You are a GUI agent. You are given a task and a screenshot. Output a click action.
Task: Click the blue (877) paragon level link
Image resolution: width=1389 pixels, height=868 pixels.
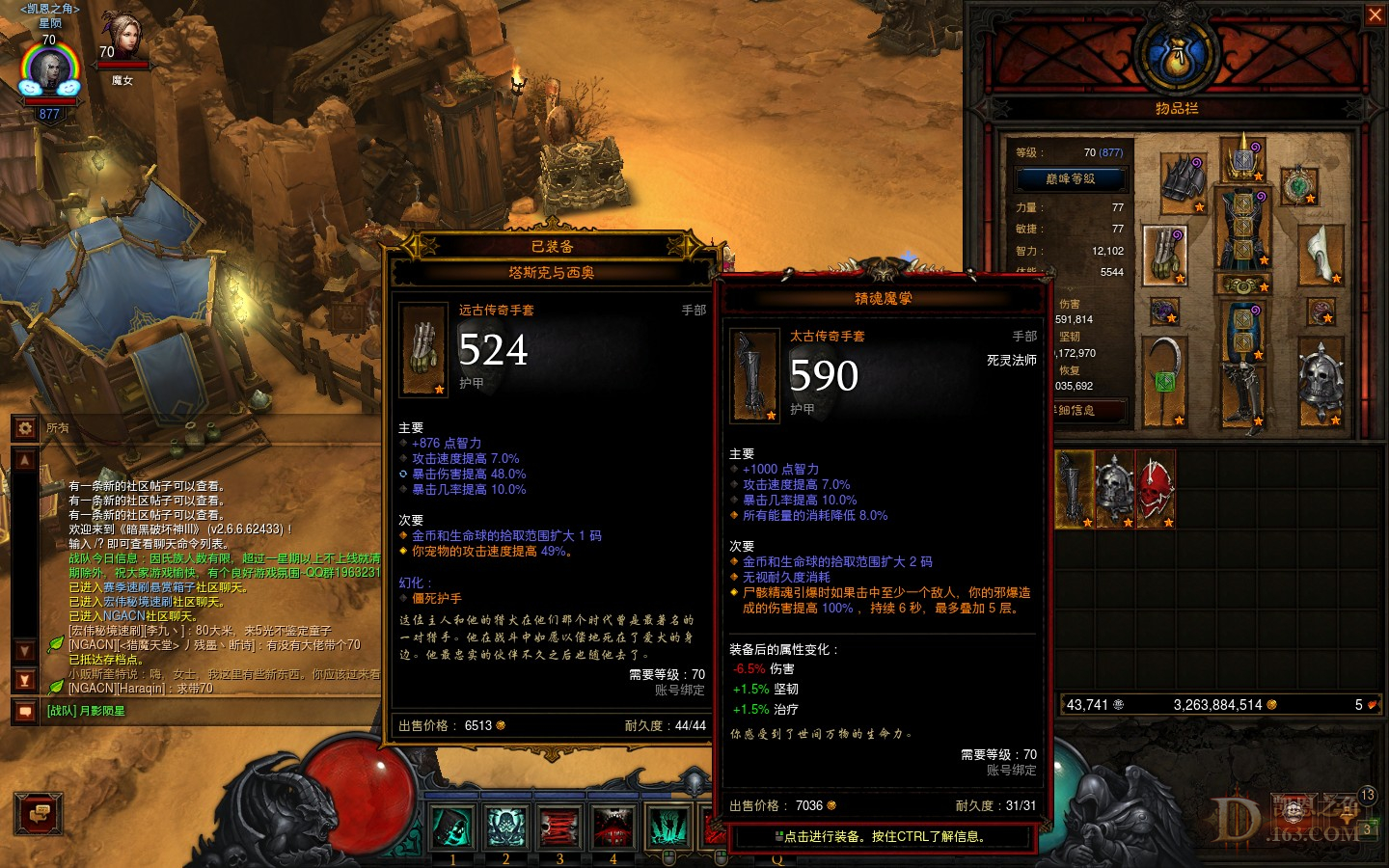(x=1111, y=150)
